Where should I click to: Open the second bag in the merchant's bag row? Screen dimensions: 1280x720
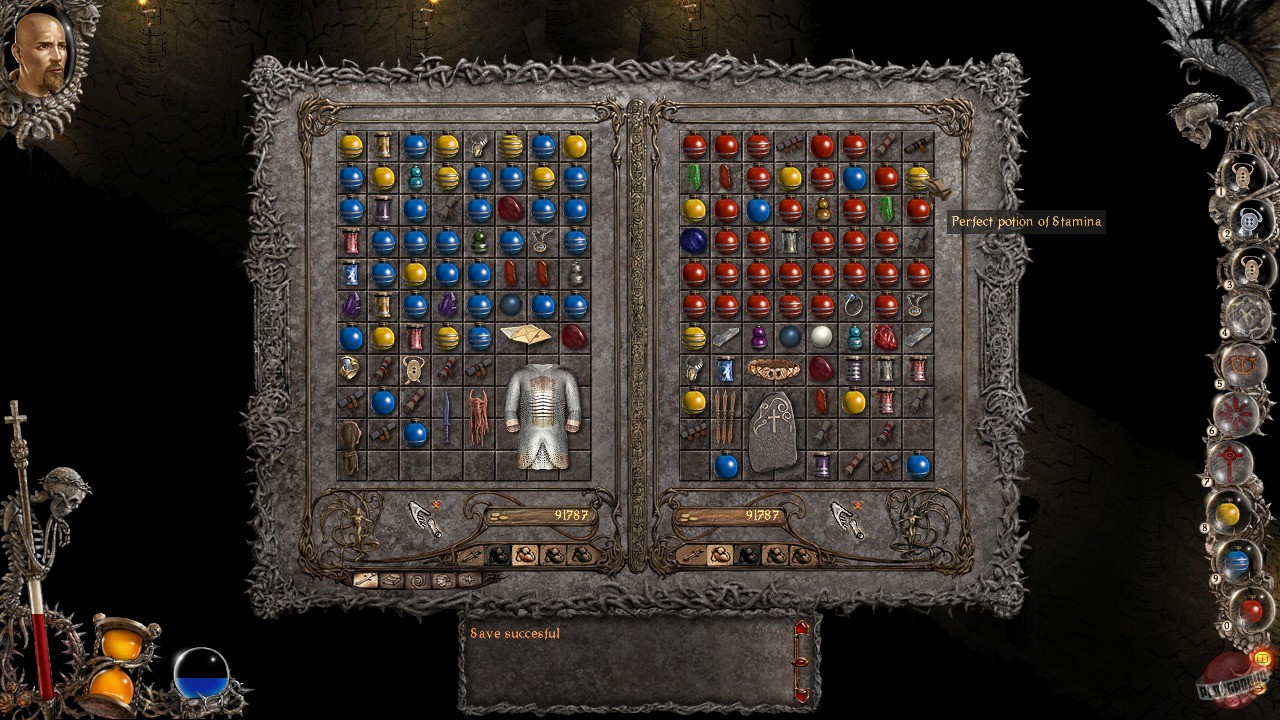748,556
